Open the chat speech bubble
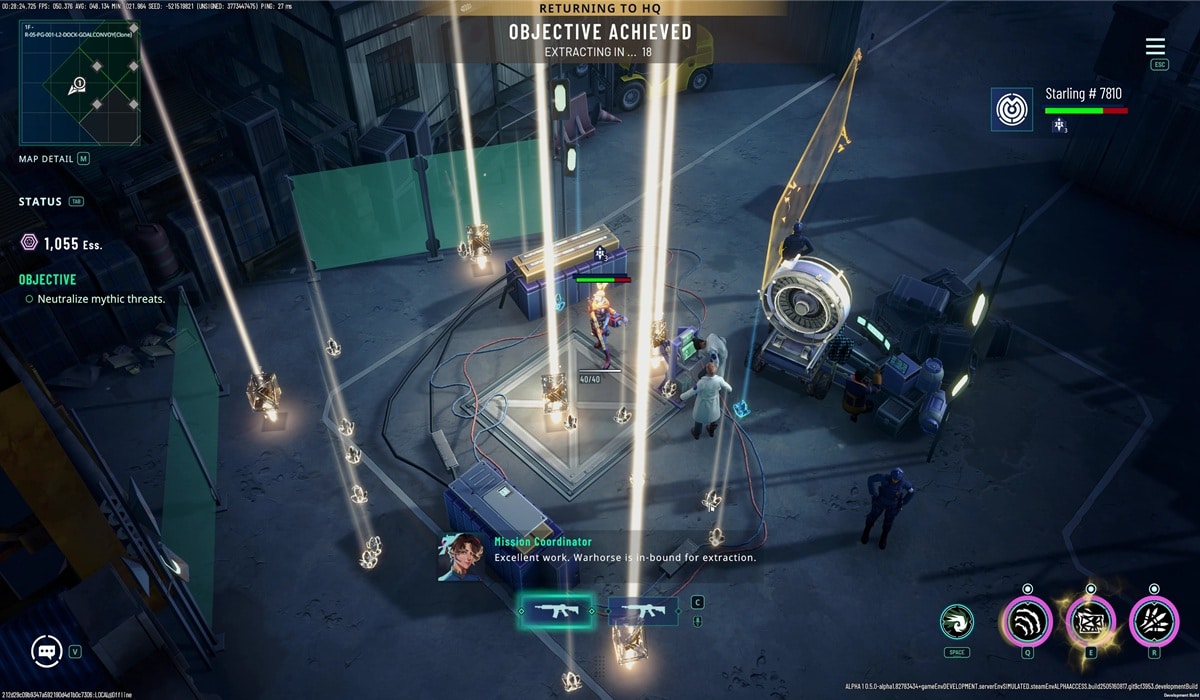Image resolution: width=1200 pixels, height=700 pixels. pos(47,651)
